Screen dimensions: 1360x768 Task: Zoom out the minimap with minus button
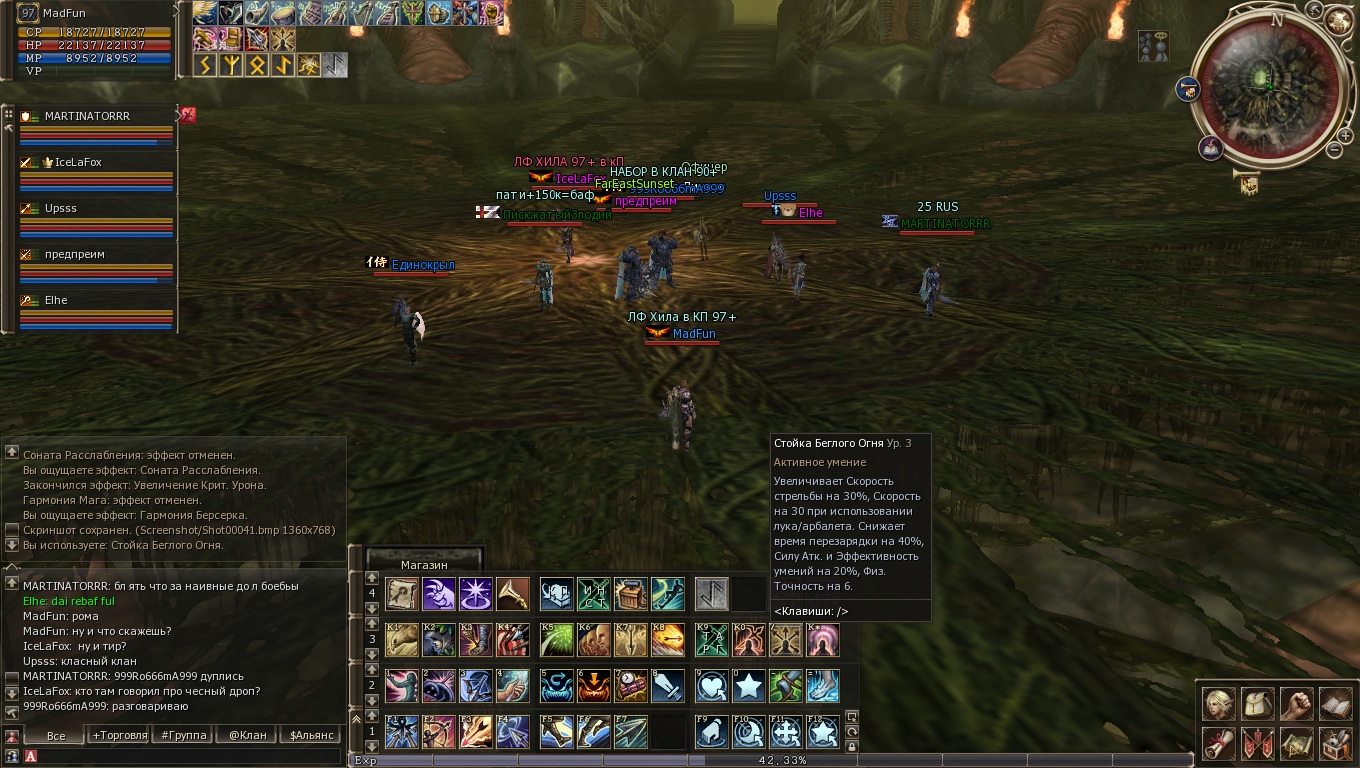[x=1334, y=150]
